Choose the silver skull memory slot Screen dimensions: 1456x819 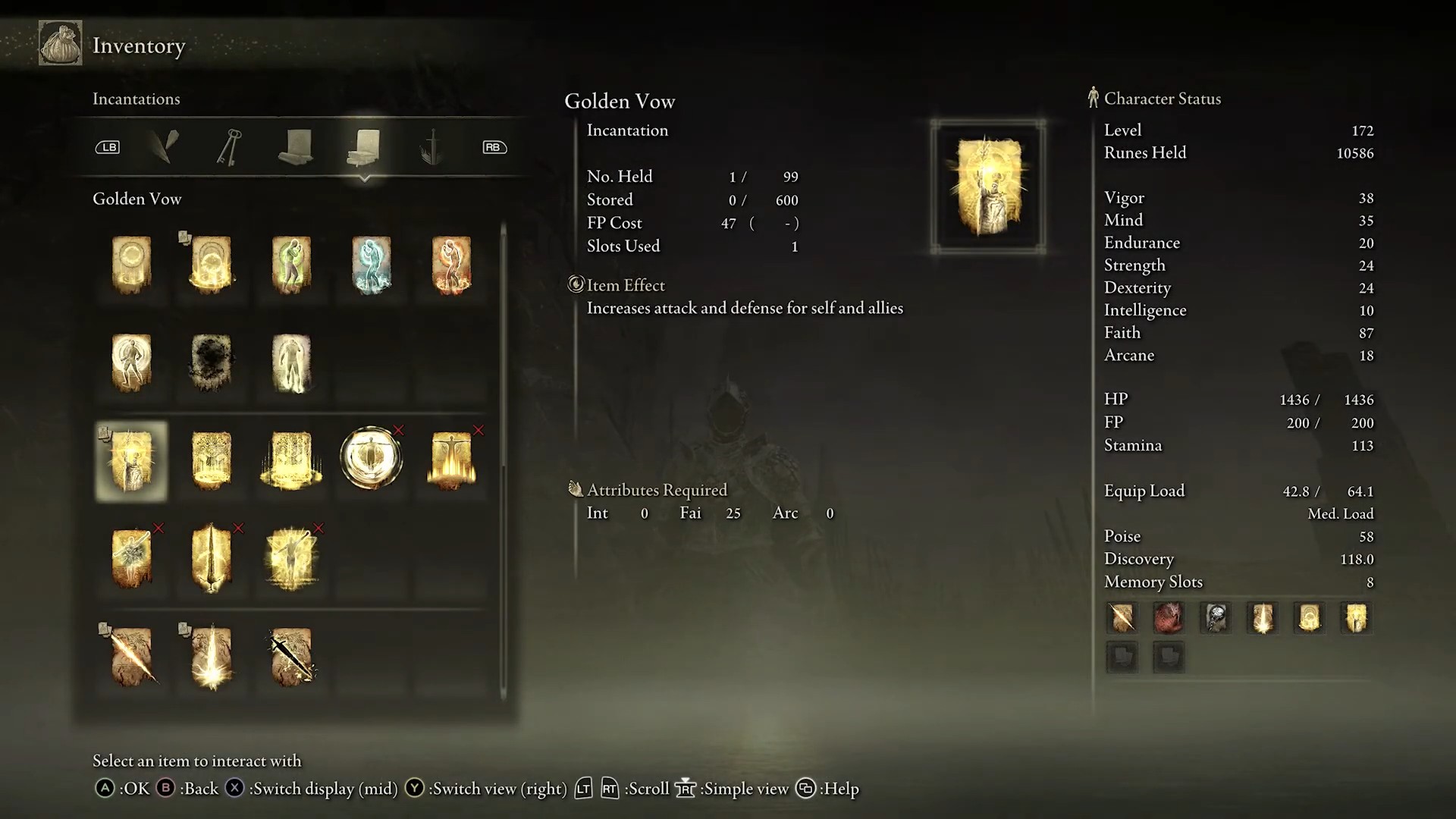tap(1216, 618)
